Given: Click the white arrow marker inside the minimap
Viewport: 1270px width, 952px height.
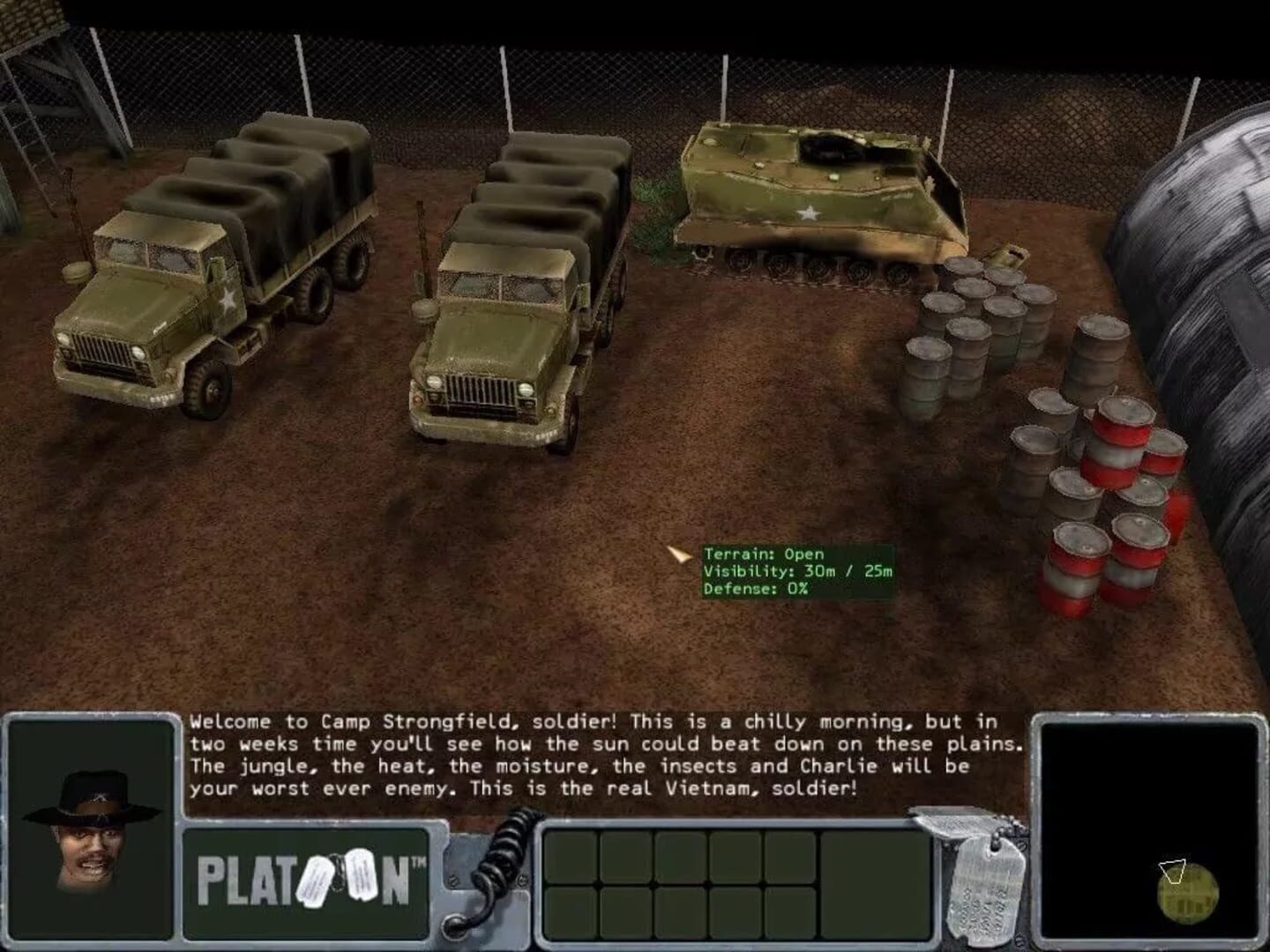Looking at the screenshot, I should (1173, 873).
